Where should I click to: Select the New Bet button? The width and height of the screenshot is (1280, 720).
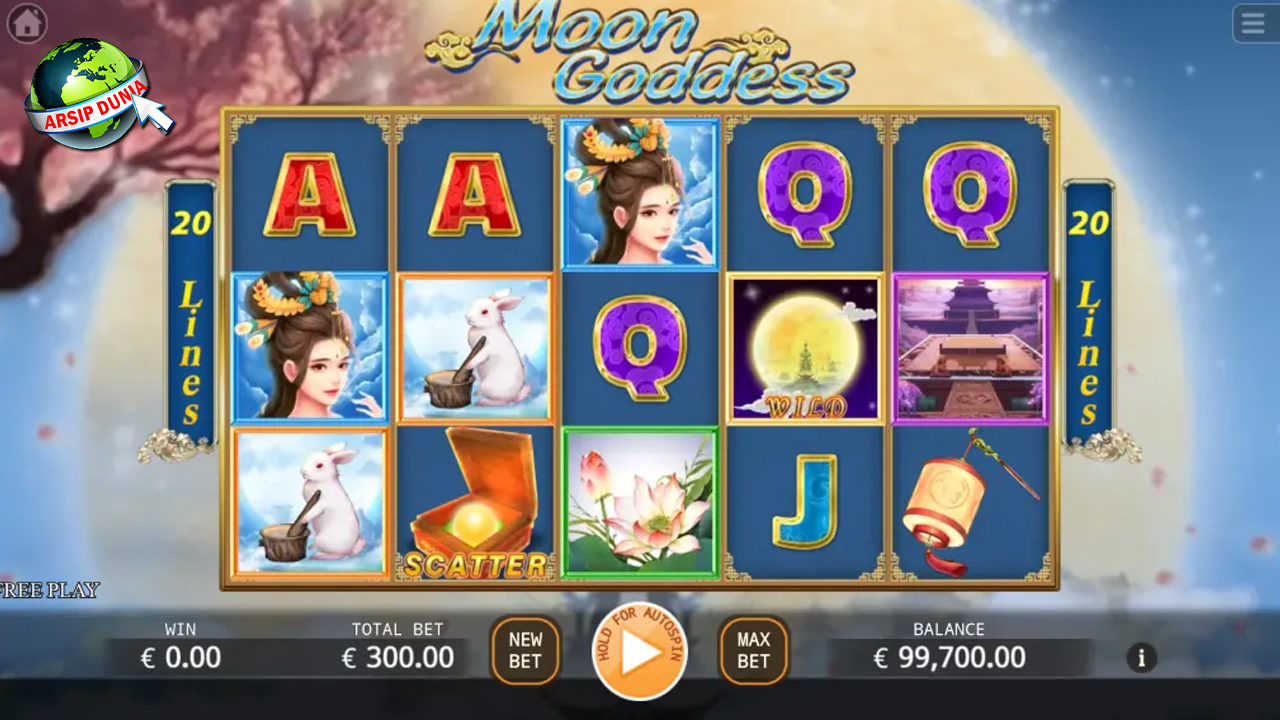(525, 651)
